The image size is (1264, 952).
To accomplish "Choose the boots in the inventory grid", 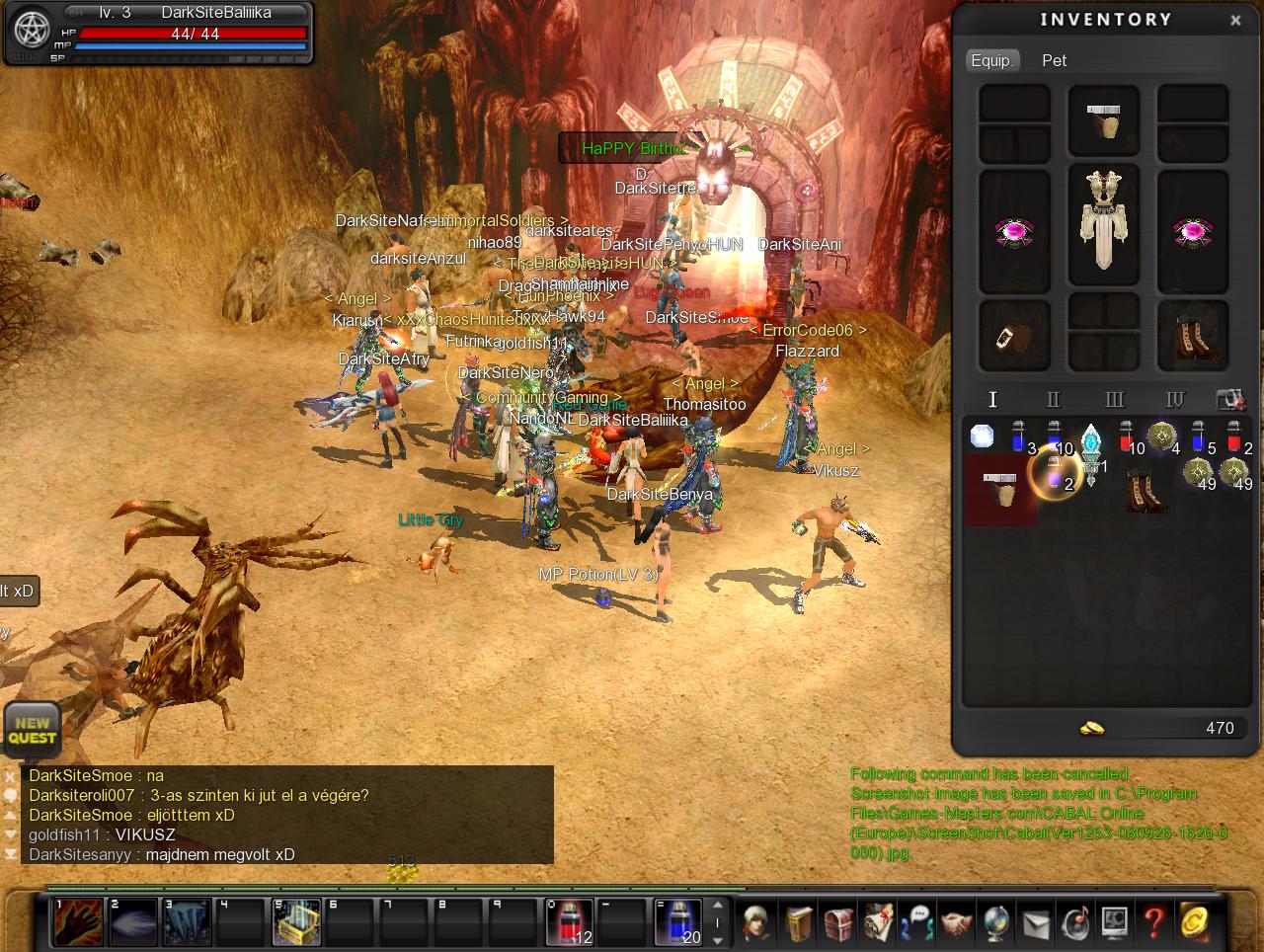I will click(1145, 490).
